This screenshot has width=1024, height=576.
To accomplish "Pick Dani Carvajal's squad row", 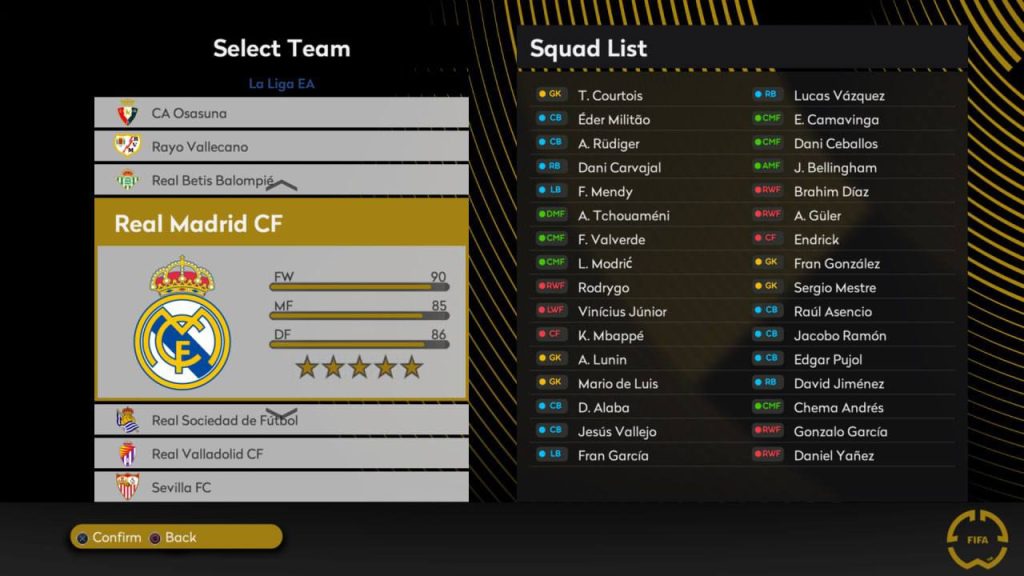I will coord(619,168).
